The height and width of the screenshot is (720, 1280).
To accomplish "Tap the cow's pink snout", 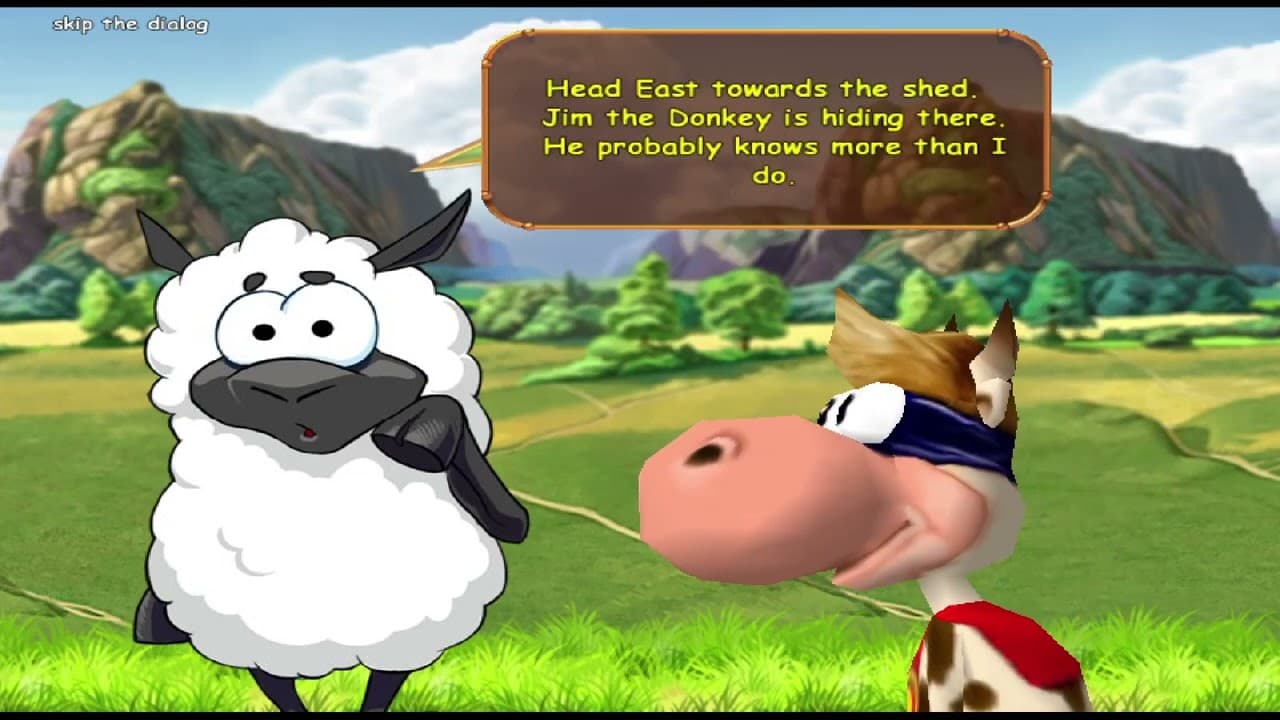I will 760,490.
